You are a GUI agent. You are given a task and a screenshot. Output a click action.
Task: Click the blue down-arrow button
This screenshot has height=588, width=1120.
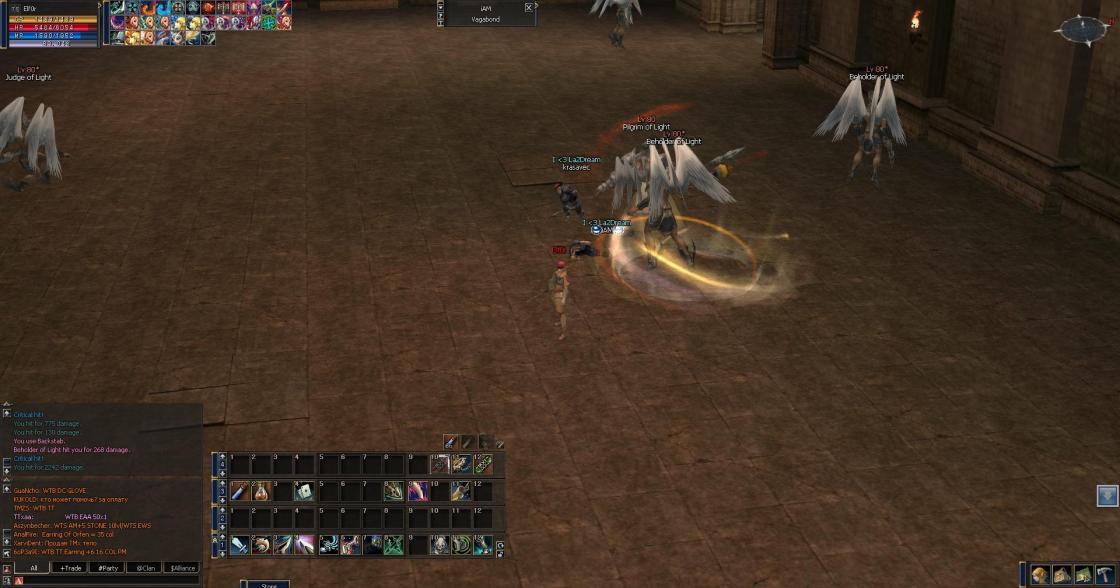point(1106,496)
